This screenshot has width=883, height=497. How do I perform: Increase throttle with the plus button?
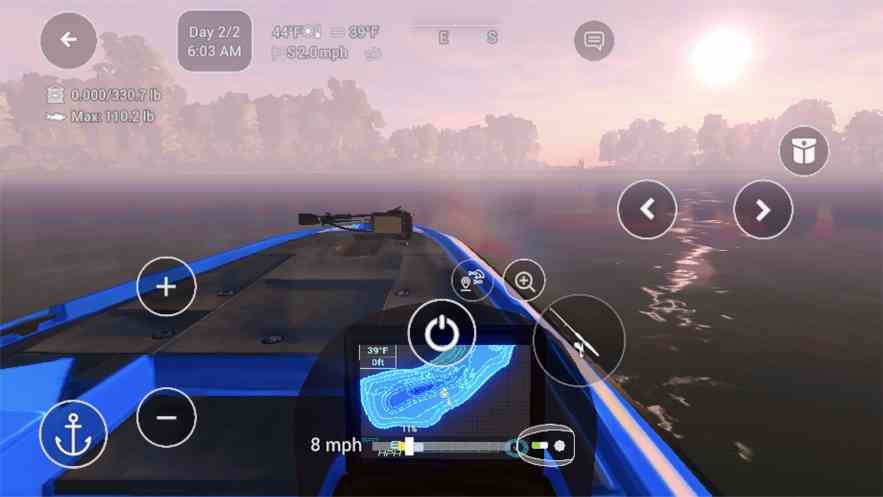(166, 286)
